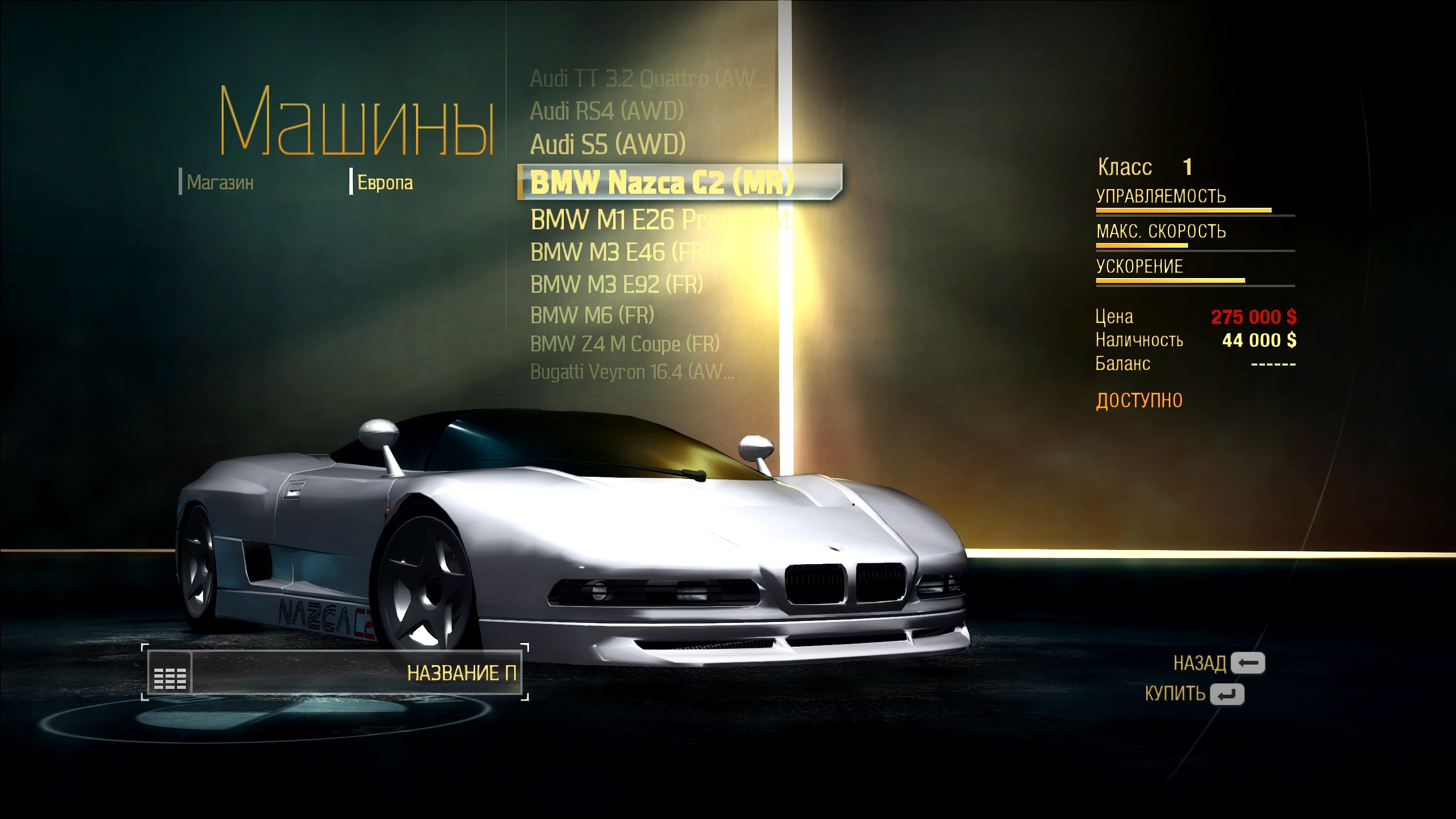This screenshot has height=819, width=1456.
Task: Select Bugatti Veyron 16.4 entry
Action: click(x=631, y=372)
